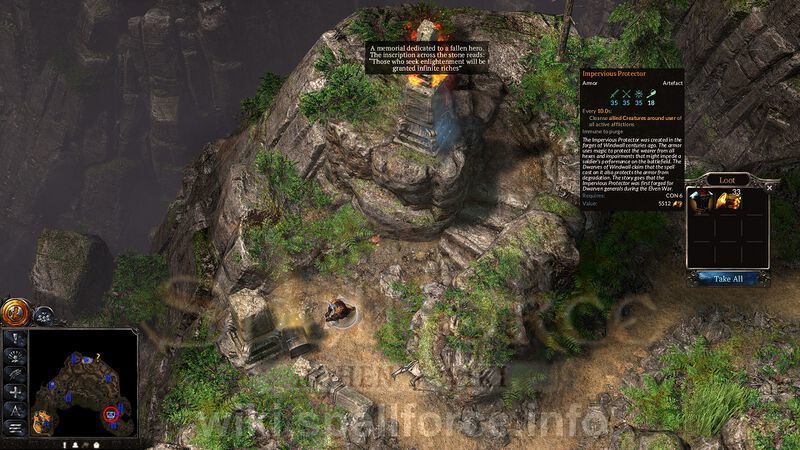Select the yellow question mark on the minimap

coord(96,355)
